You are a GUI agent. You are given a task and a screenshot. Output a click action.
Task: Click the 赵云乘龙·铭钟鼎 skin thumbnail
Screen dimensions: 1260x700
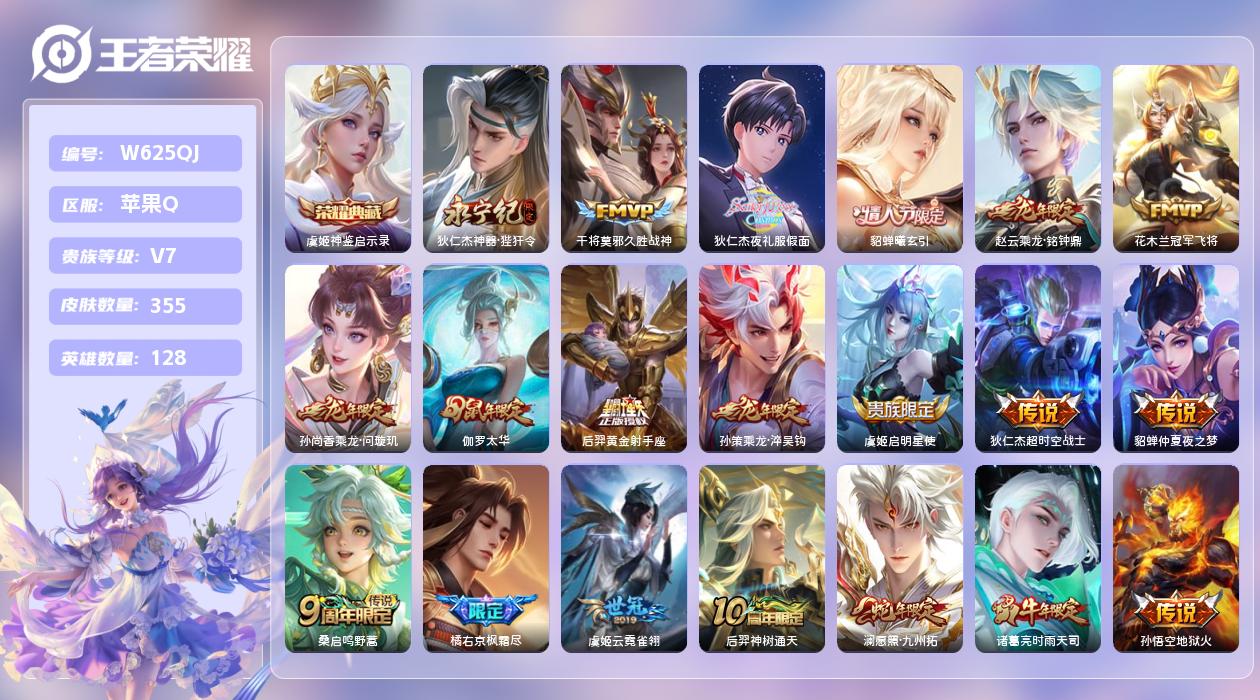coord(1038,158)
